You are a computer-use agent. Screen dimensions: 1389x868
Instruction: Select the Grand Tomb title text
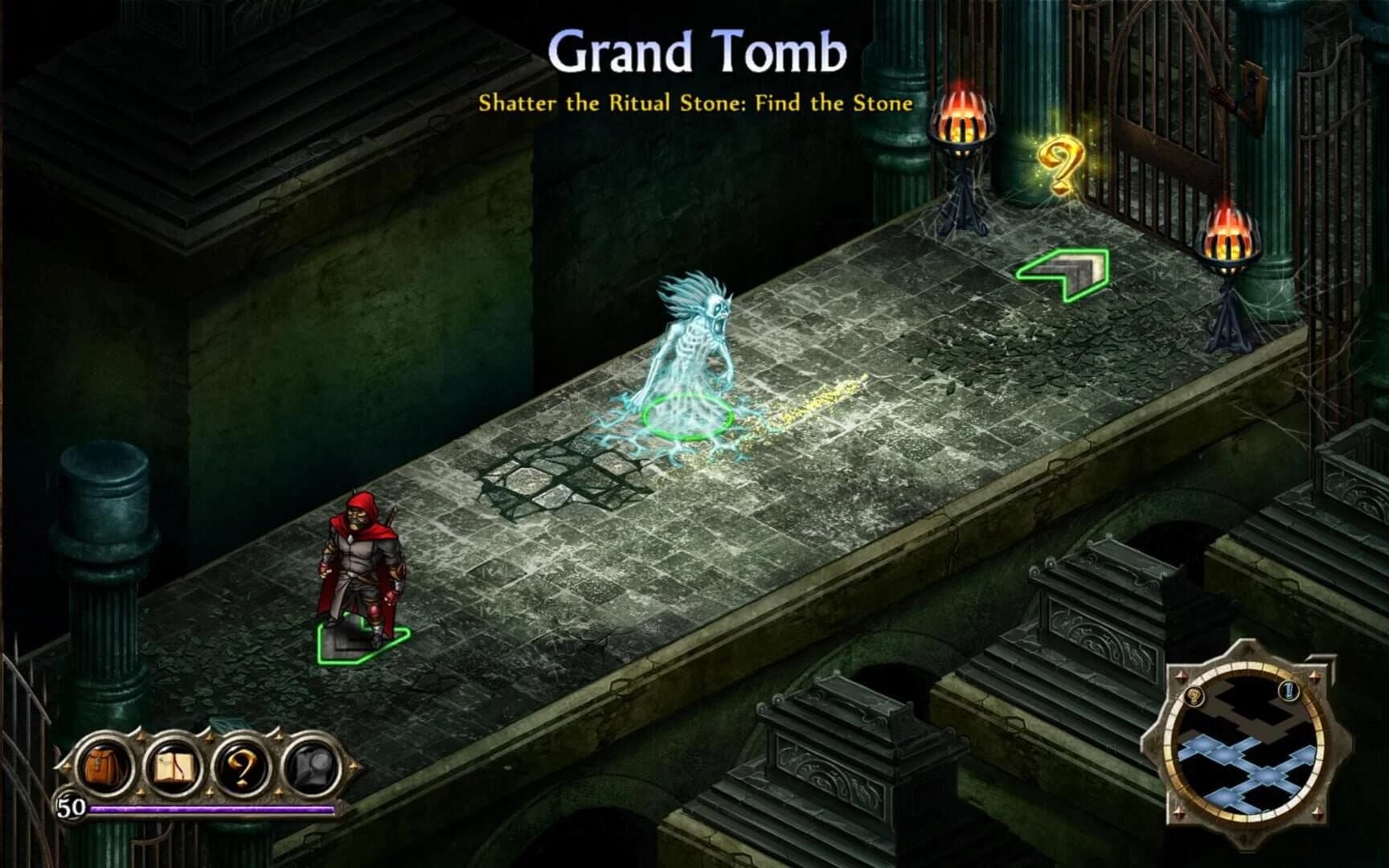point(695,52)
